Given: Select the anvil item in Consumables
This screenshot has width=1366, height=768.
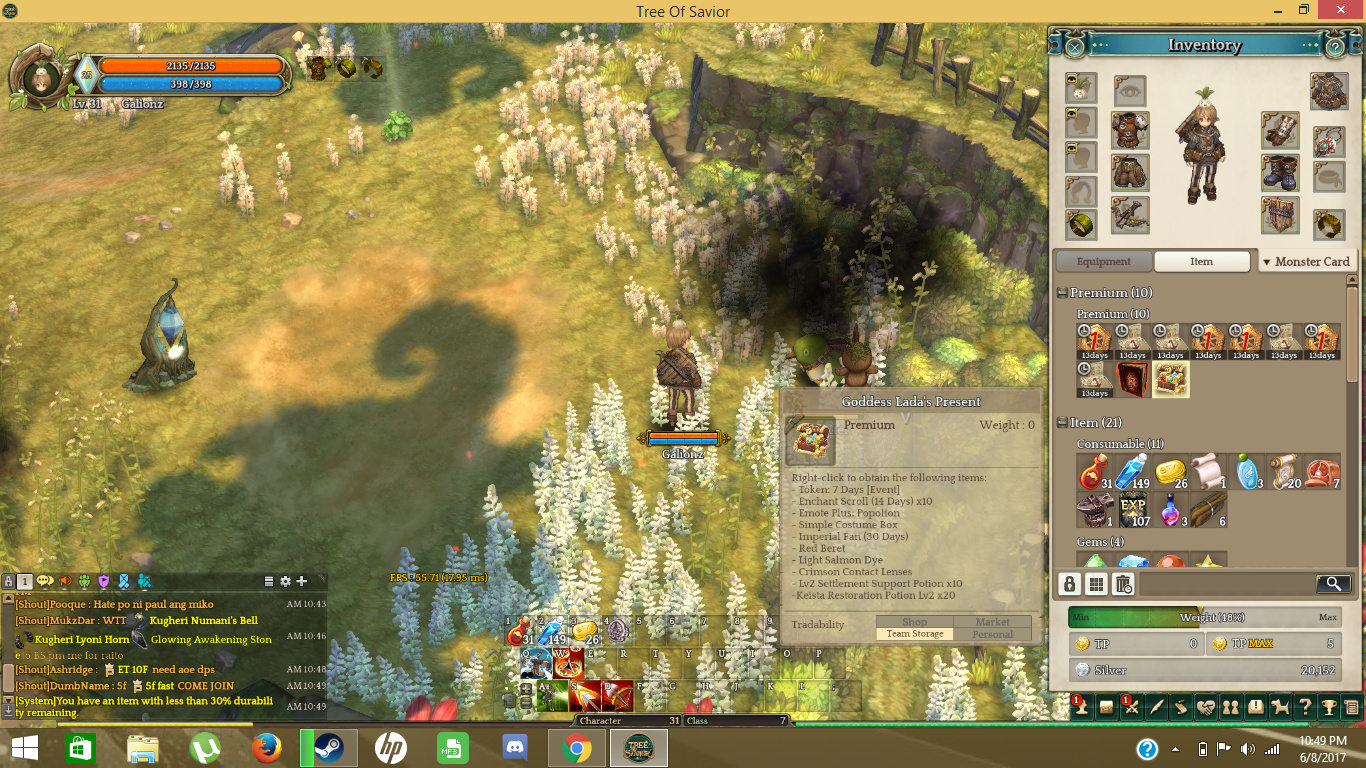Looking at the screenshot, I should pyautogui.click(x=1095, y=509).
